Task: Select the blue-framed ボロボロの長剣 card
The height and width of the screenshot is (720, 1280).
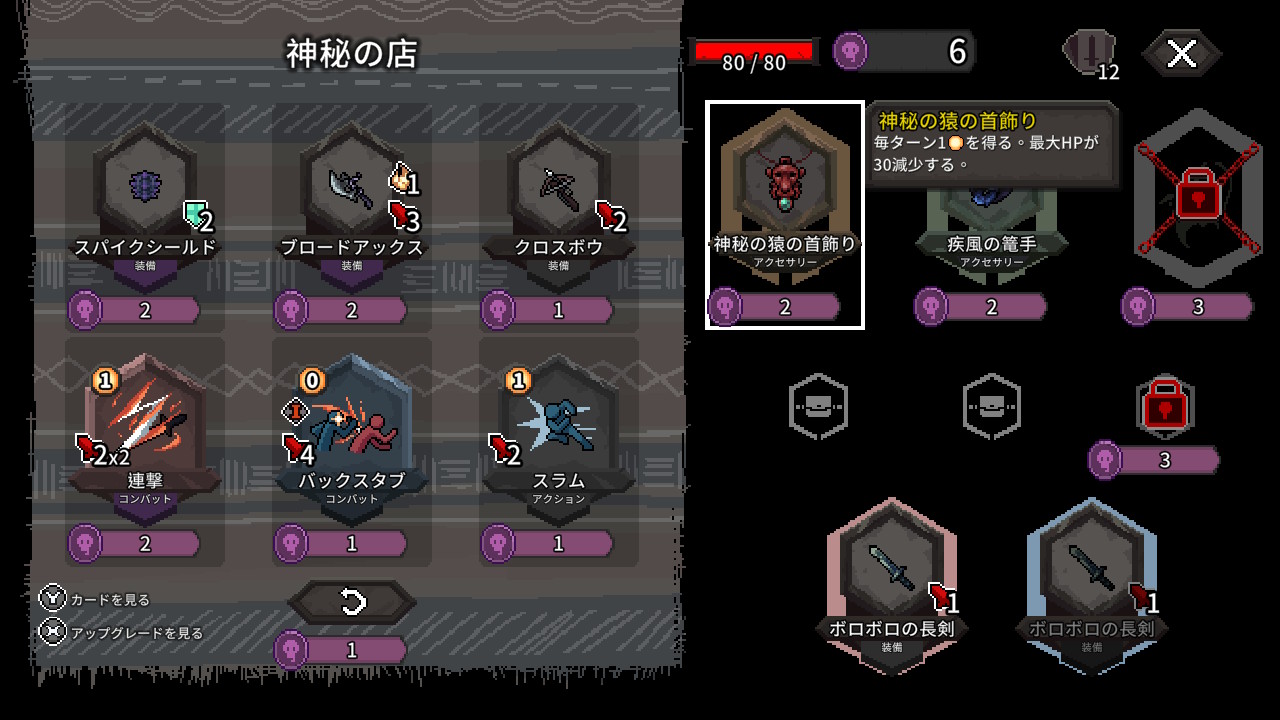Action: point(1091,580)
